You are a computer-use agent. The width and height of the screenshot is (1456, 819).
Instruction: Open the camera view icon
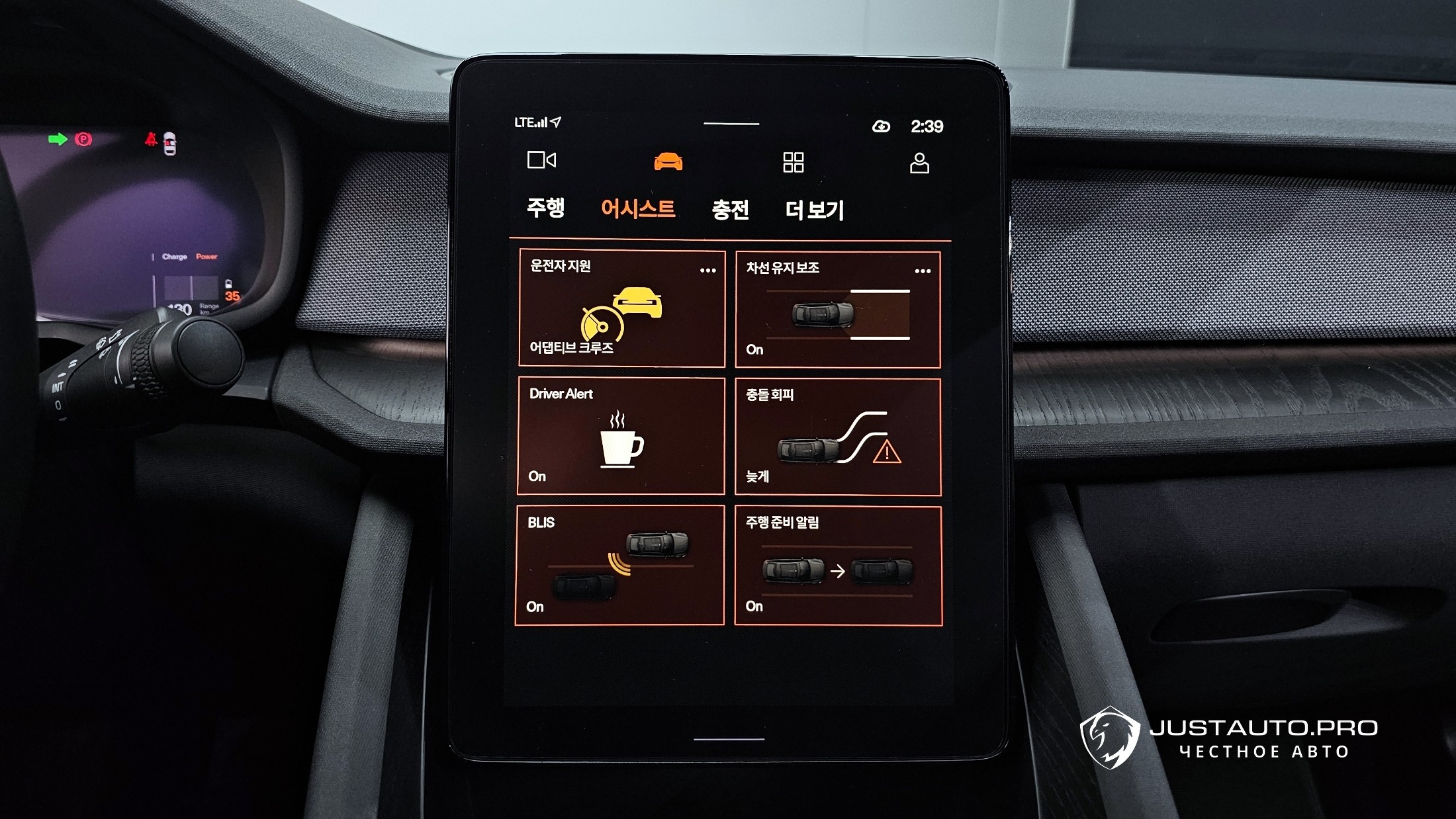541,160
